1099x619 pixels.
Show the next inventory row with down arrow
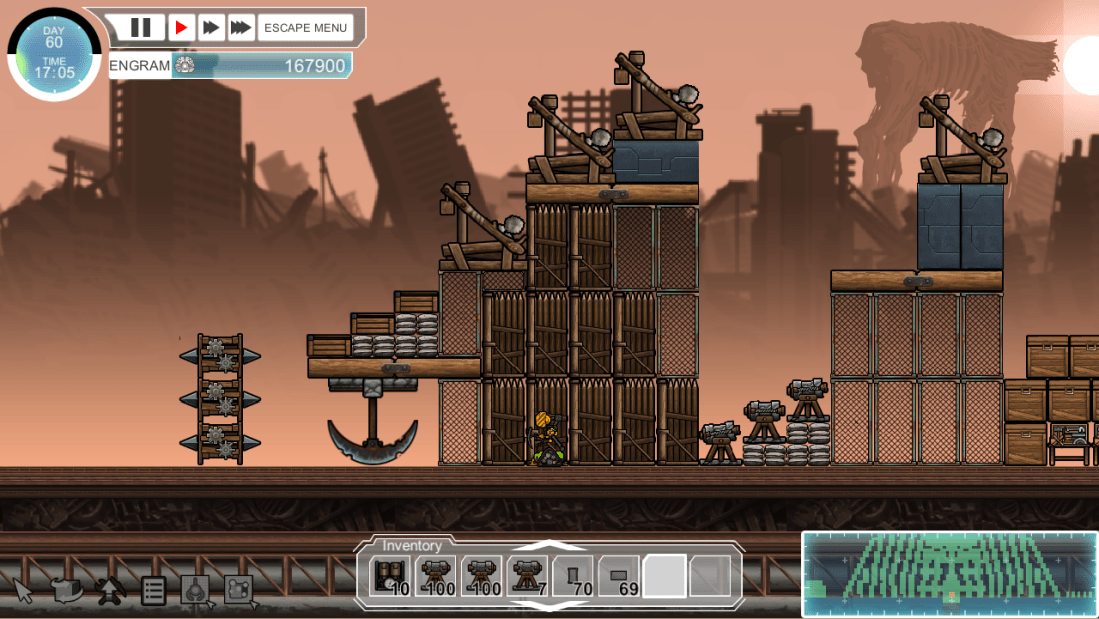pyautogui.click(x=550, y=604)
